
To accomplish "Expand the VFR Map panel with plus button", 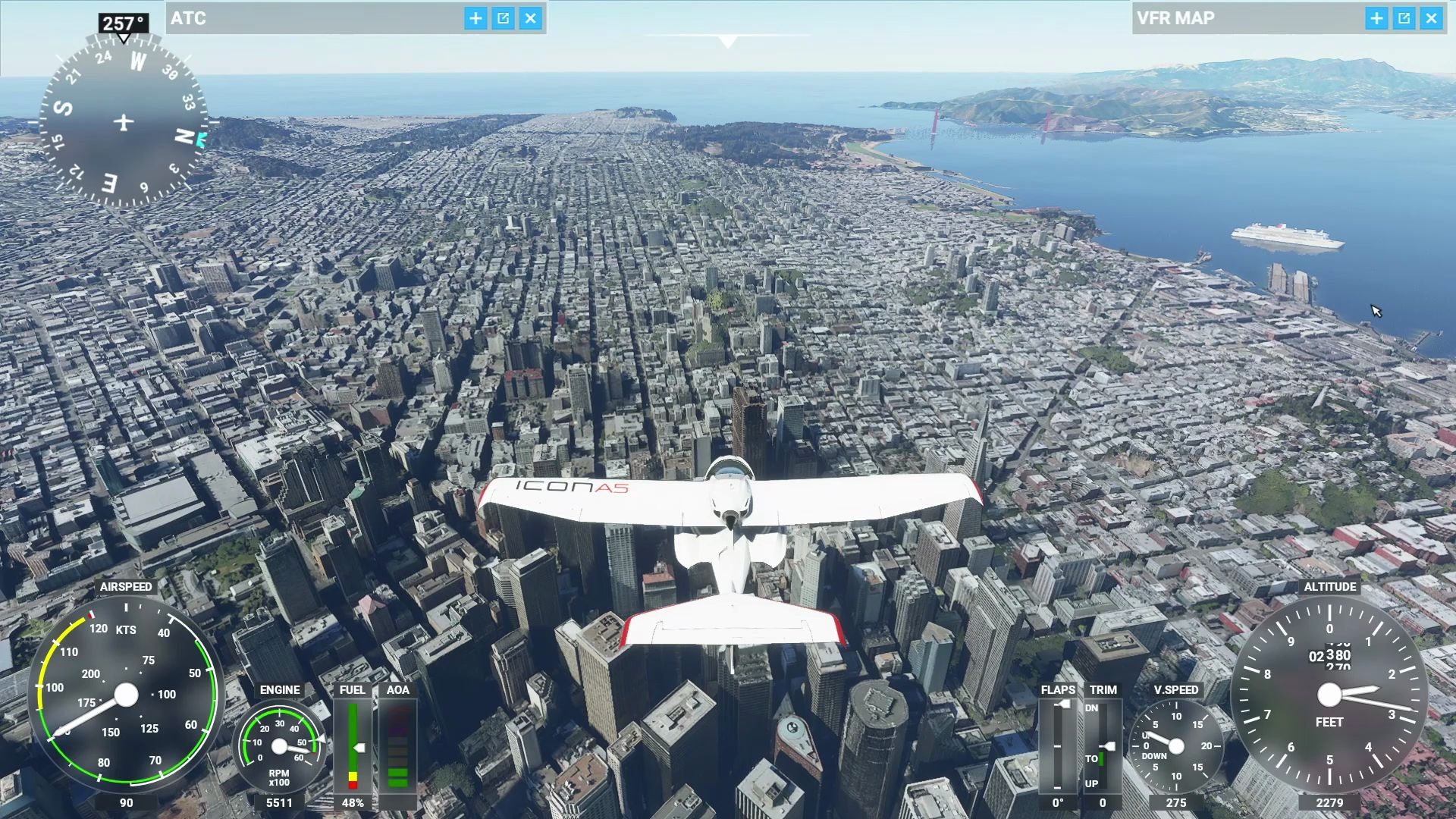I will pos(1376,18).
